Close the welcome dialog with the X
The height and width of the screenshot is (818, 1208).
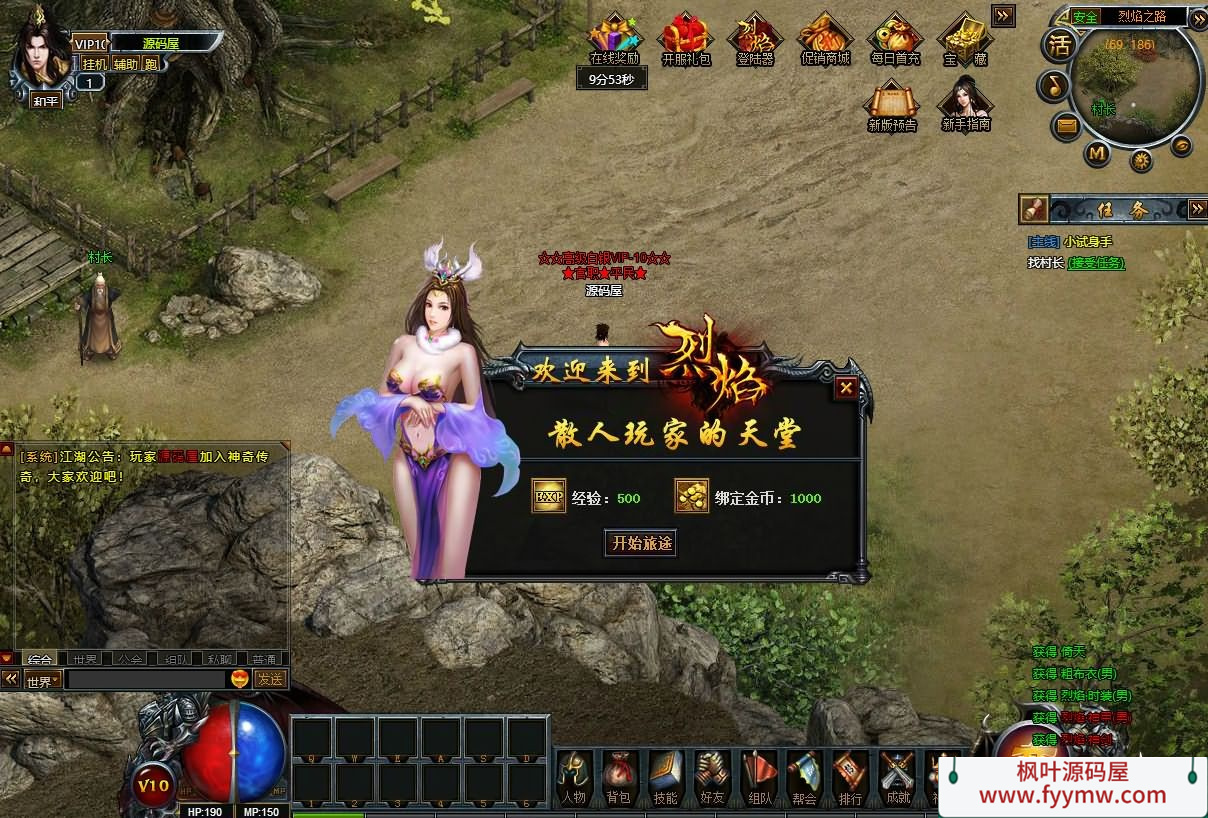coord(847,388)
